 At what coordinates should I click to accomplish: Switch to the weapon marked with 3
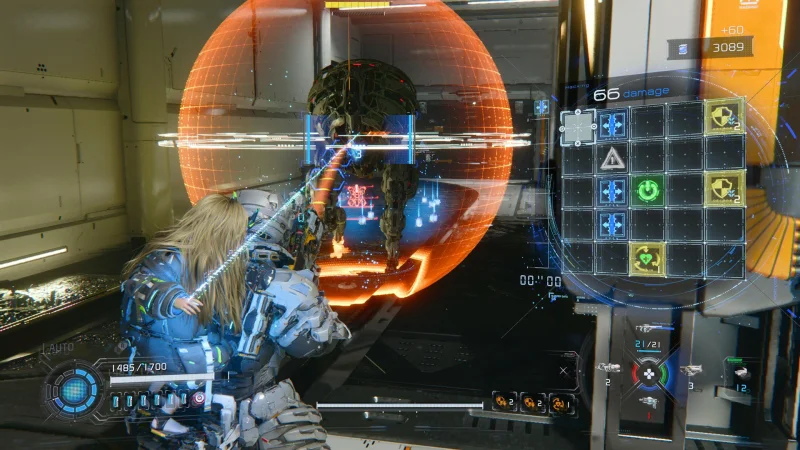(x=691, y=370)
